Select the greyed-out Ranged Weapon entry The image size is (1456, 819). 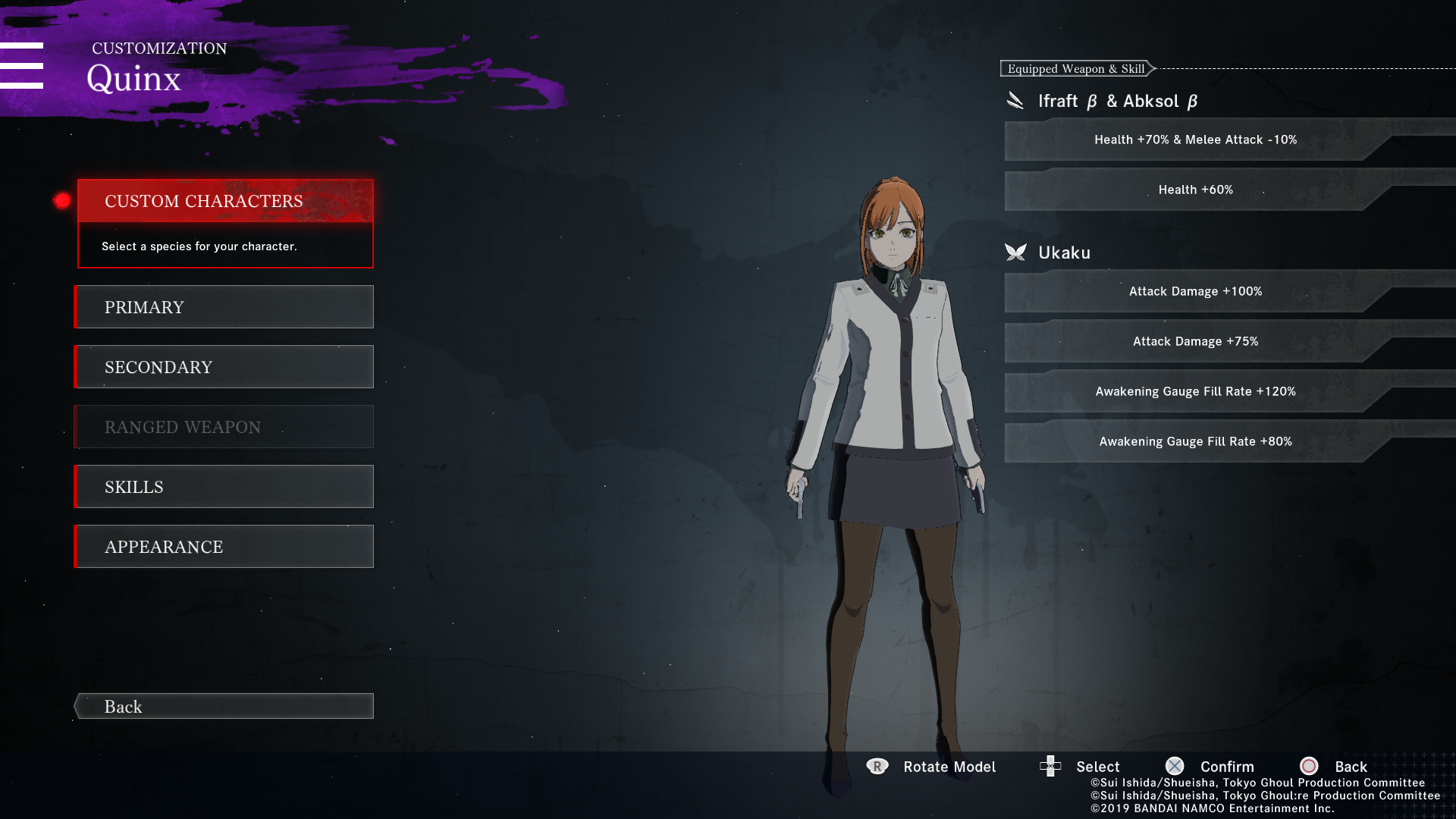[x=225, y=427]
